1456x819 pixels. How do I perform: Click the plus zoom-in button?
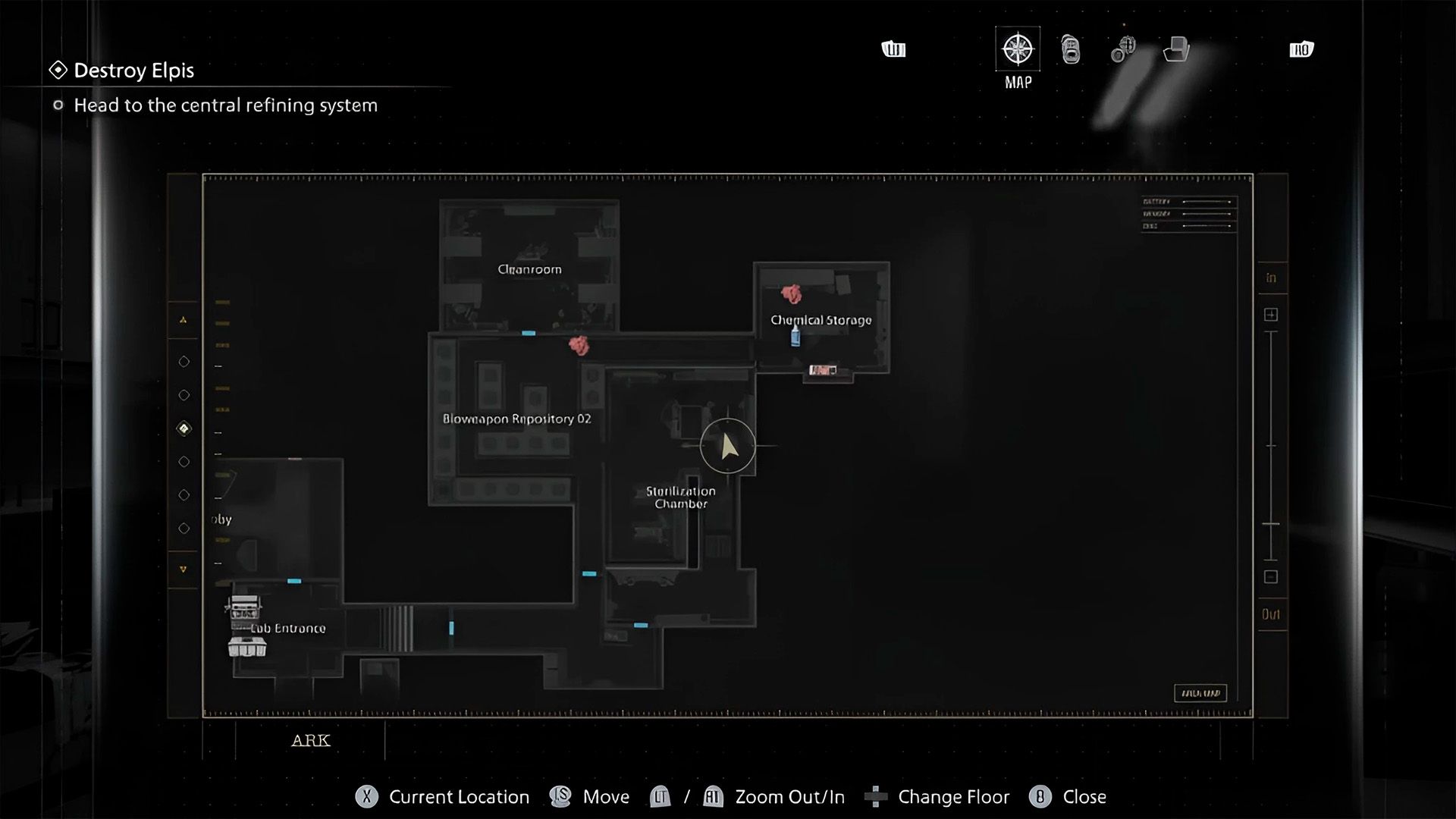[x=1271, y=315]
